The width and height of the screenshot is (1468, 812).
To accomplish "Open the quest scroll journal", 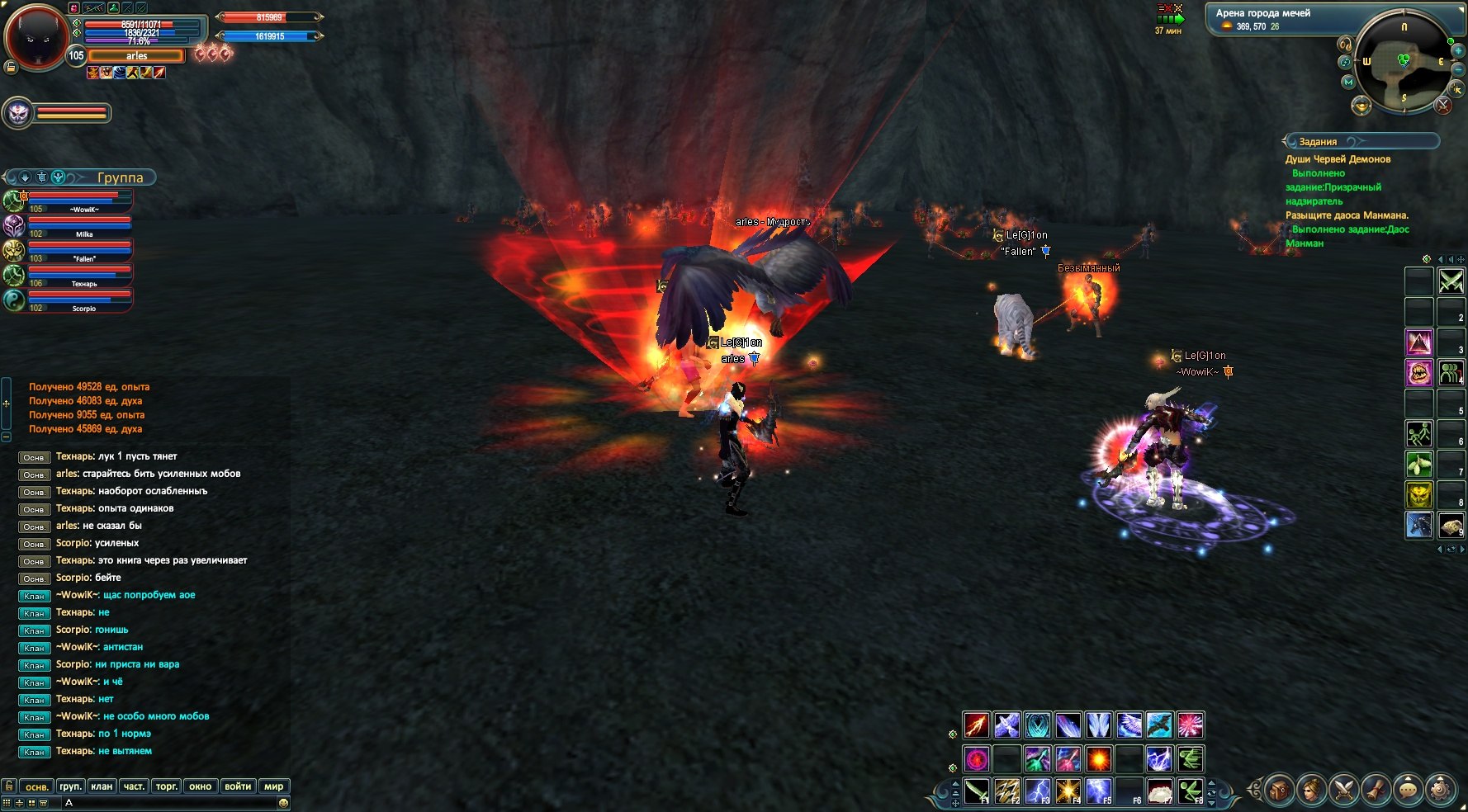I will pos(1376,790).
